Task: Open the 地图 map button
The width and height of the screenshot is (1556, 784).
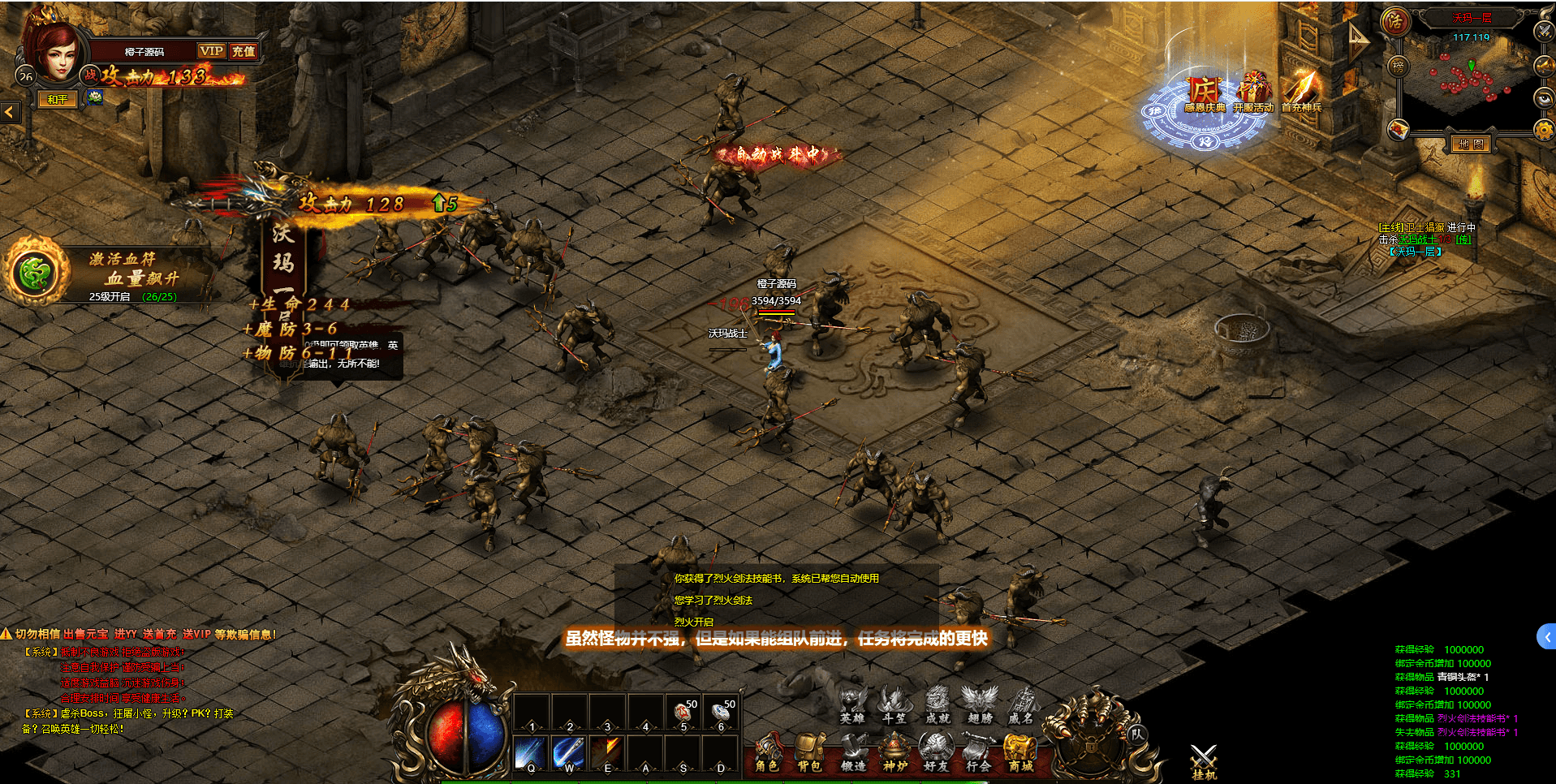Action: 1471,144
